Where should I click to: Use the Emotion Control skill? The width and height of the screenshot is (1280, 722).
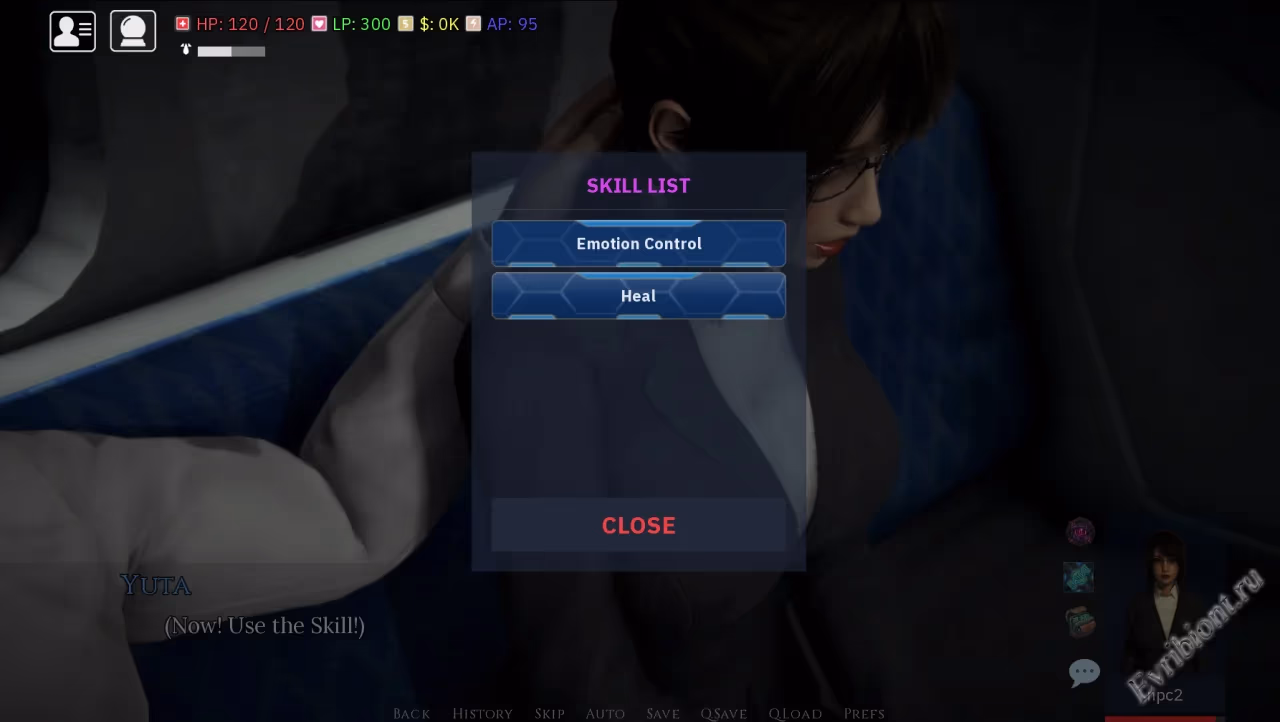tap(638, 244)
